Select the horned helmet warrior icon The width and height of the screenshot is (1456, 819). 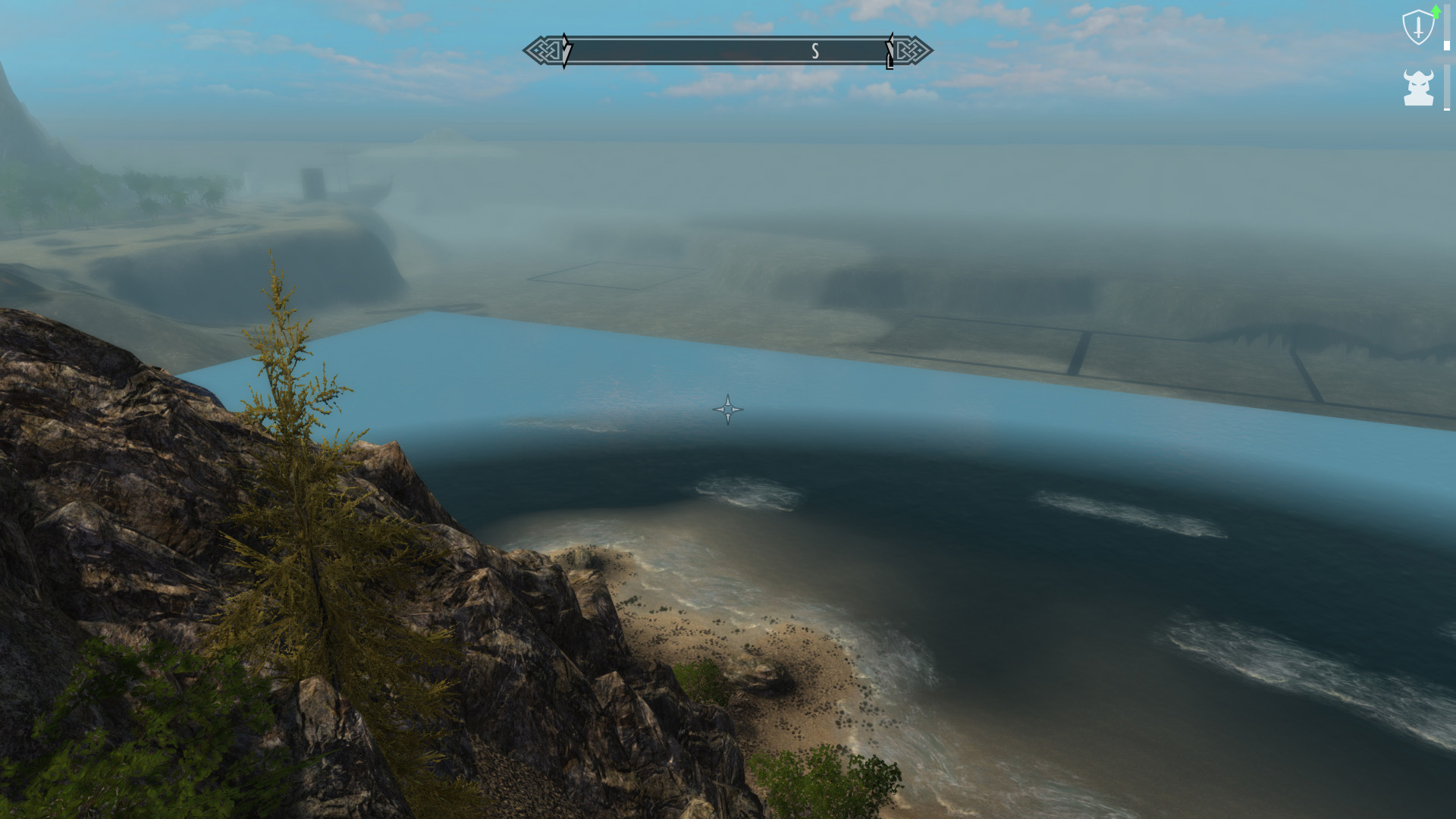coord(1418,87)
